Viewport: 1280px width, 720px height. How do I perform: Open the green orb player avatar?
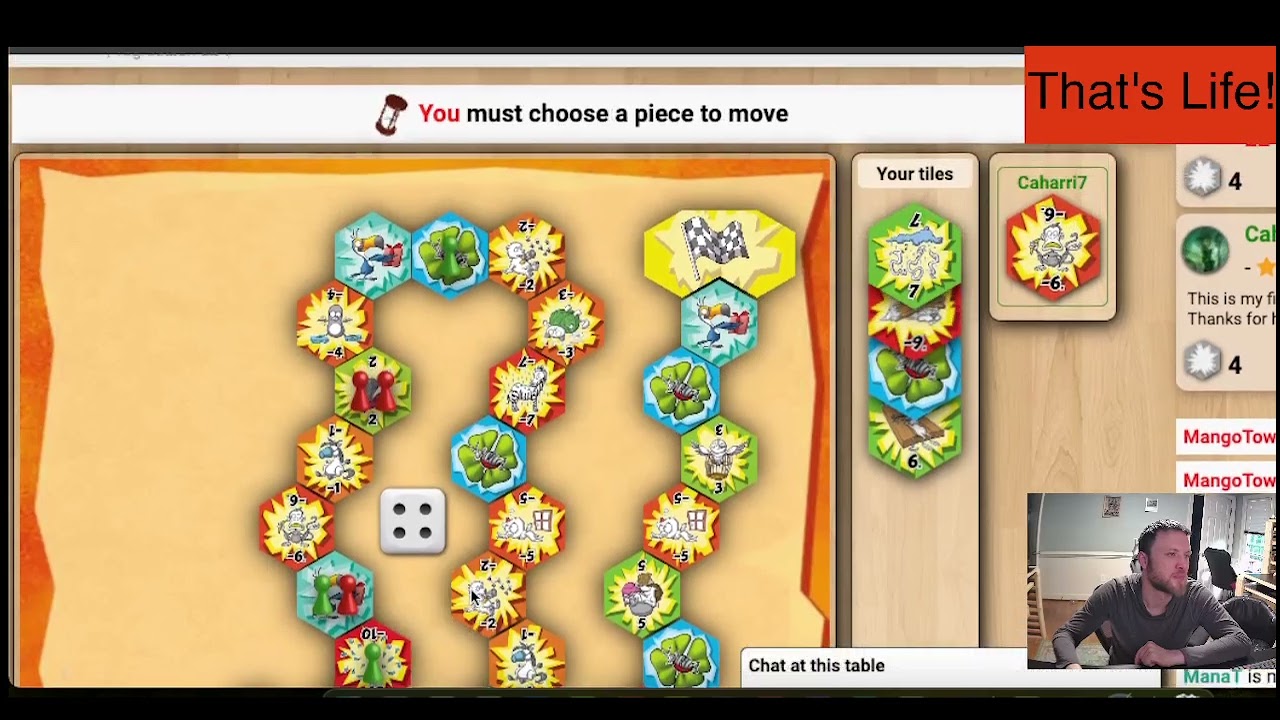point(1205,249)
